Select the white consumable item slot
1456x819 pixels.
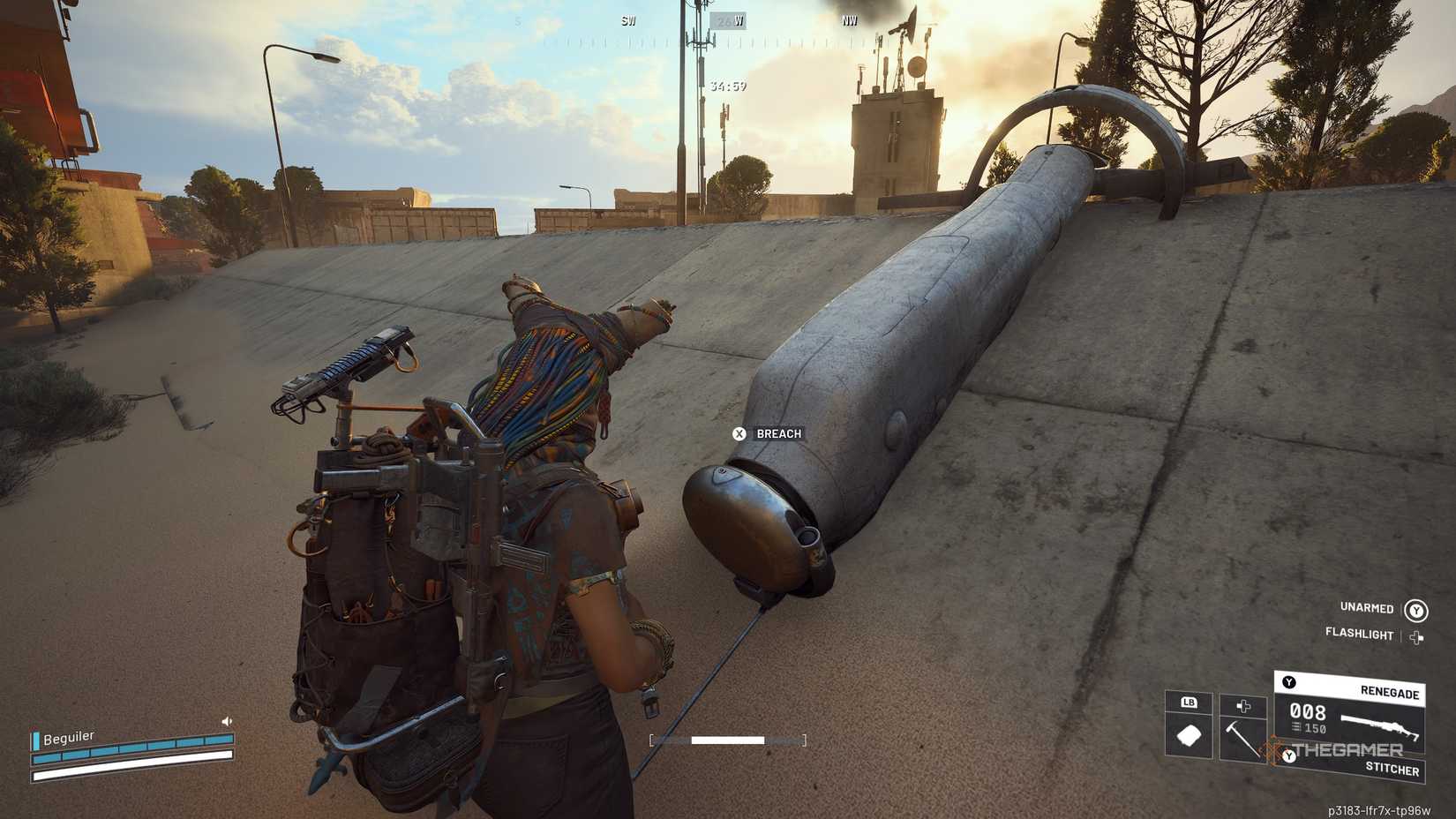(x=1189, y=734)
